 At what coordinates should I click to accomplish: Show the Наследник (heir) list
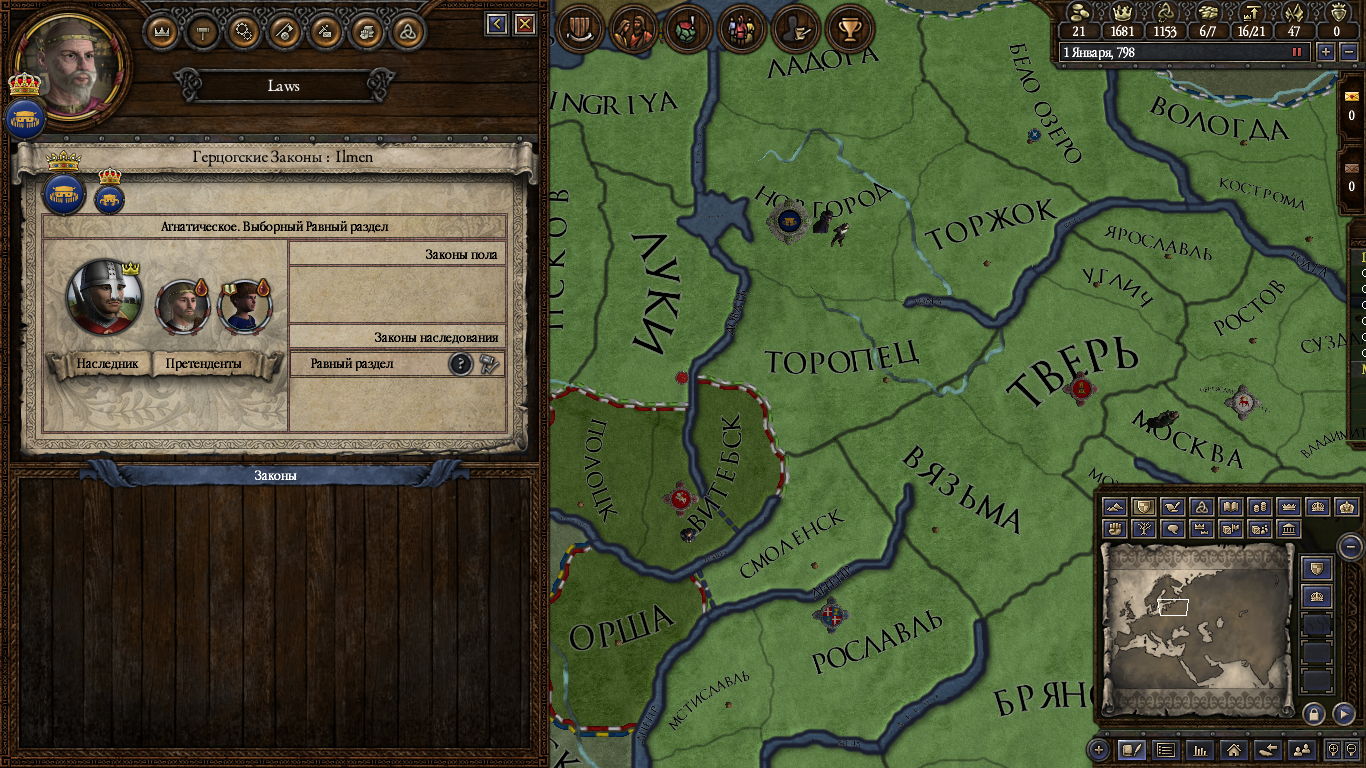(99, 364)
